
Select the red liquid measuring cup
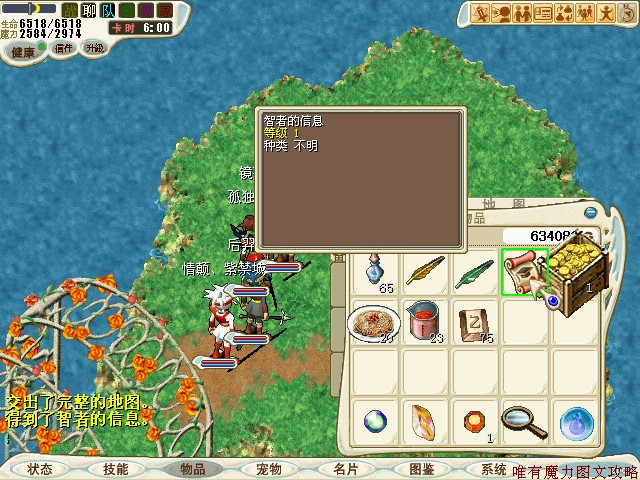point(424,322)
